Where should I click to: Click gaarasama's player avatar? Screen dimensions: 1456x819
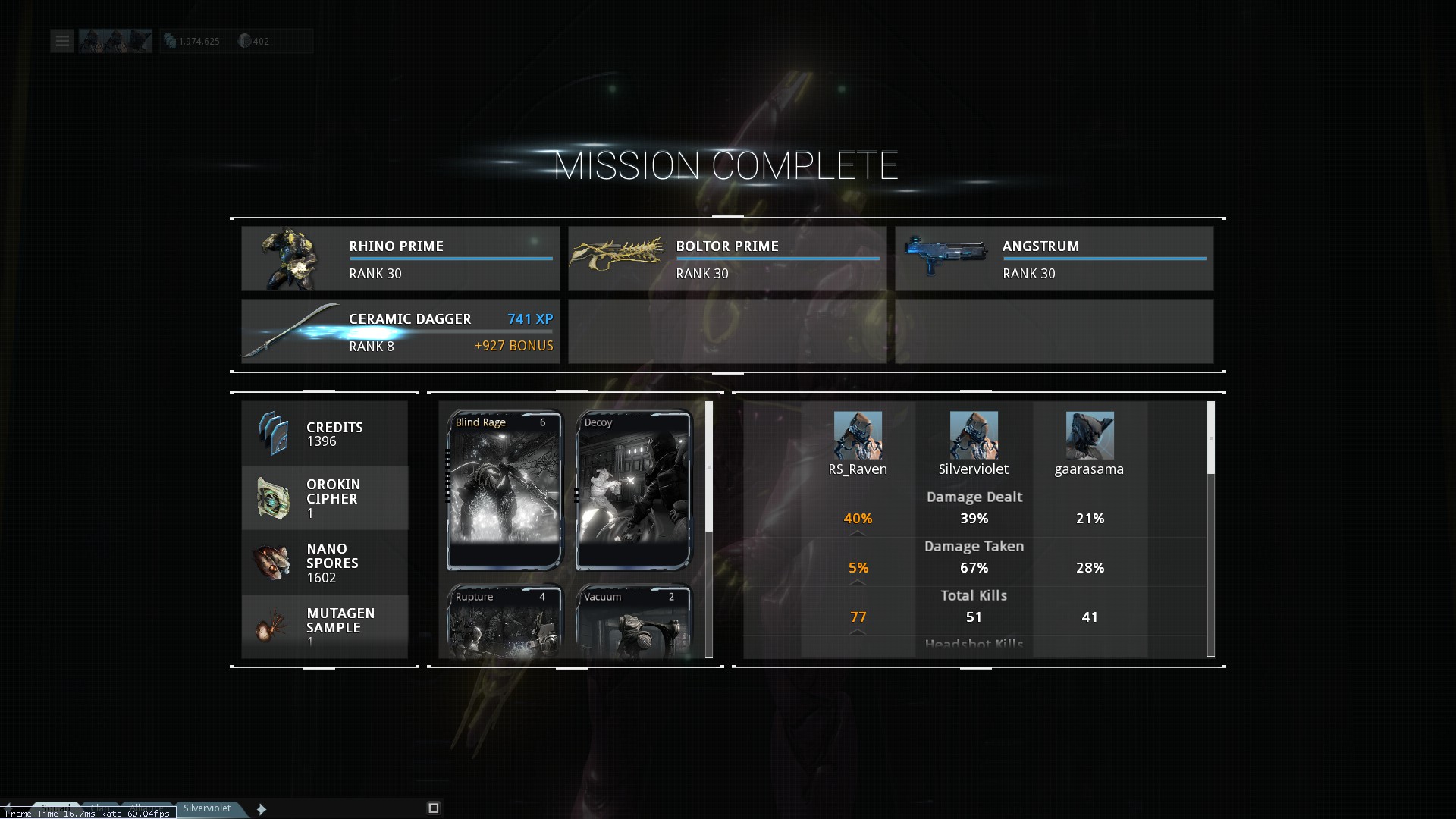1090,435
